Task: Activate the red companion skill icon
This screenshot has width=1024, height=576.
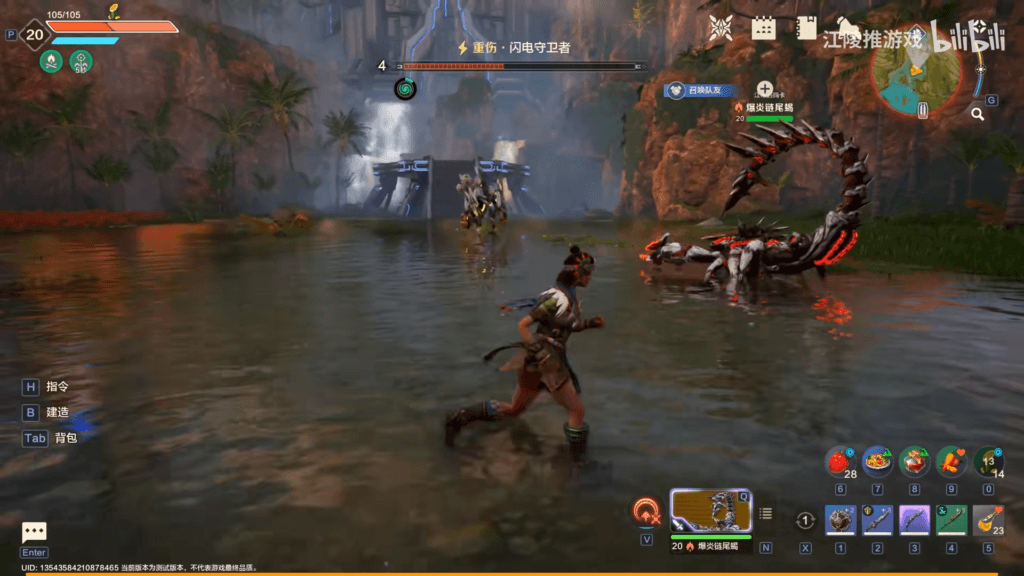Action: click(646, 512)
